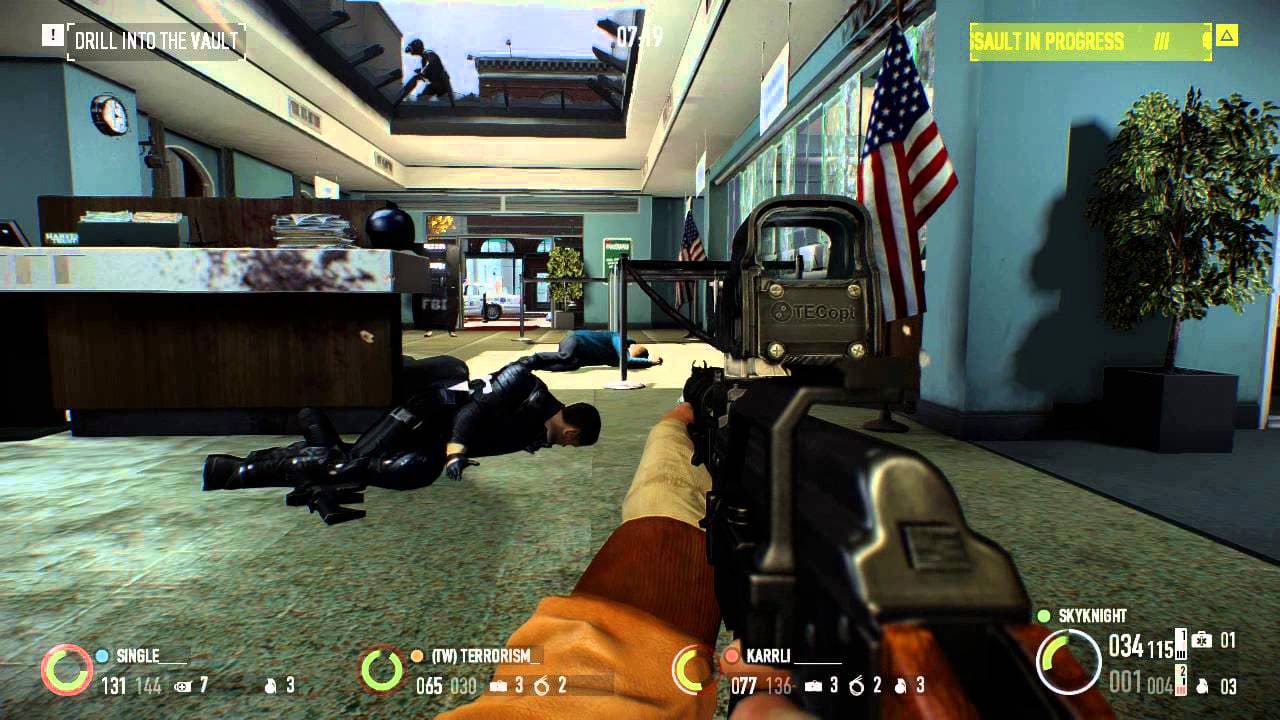Toggle SINGLE's blue status indicator dot
The image size is (1280, 720).
[101, 657]
